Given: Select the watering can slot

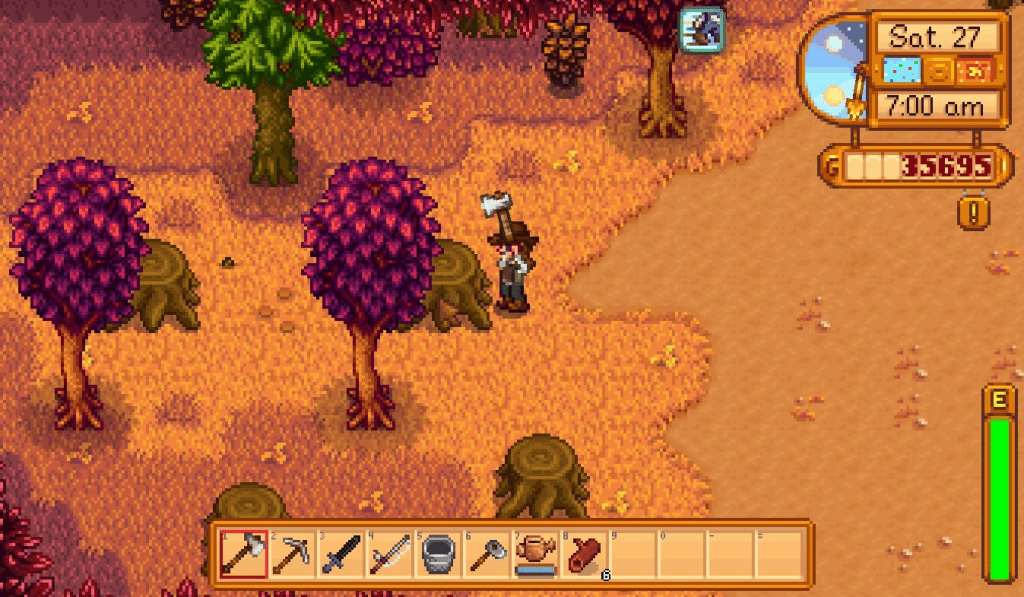Looking at the screenshot, I should 537,553.
